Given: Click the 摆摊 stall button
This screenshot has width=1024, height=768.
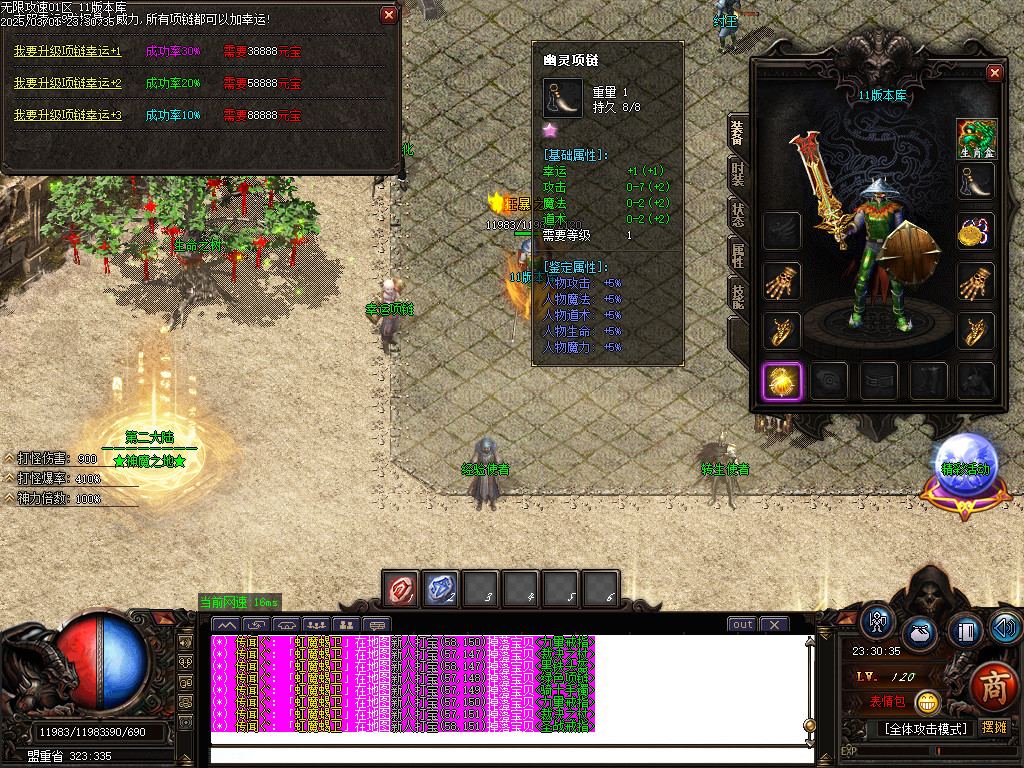Looking at the screenshot, I should click(x=994, y=728).
